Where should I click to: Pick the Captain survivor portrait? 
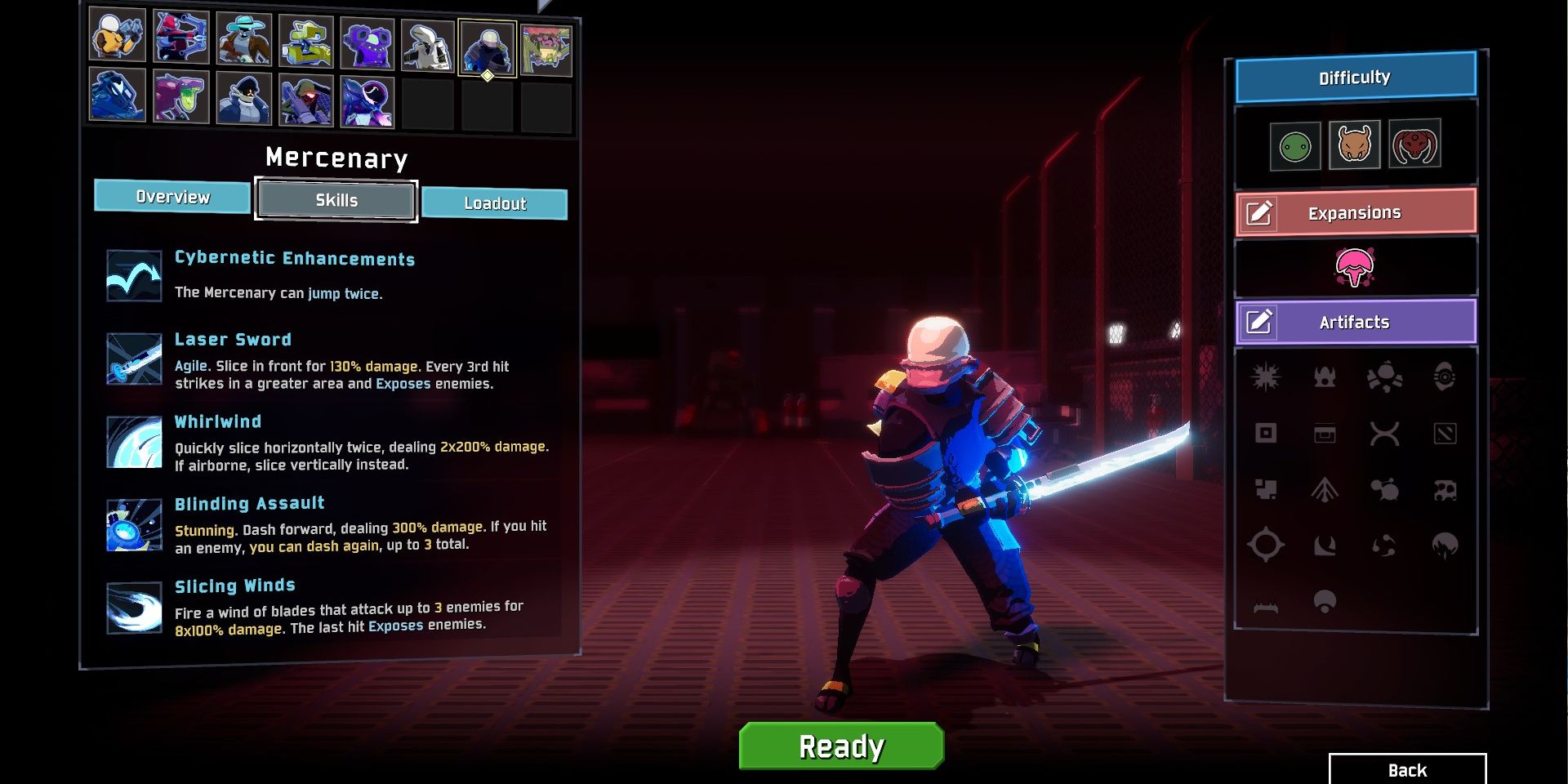pyautogui.click(x=243, y=98)
